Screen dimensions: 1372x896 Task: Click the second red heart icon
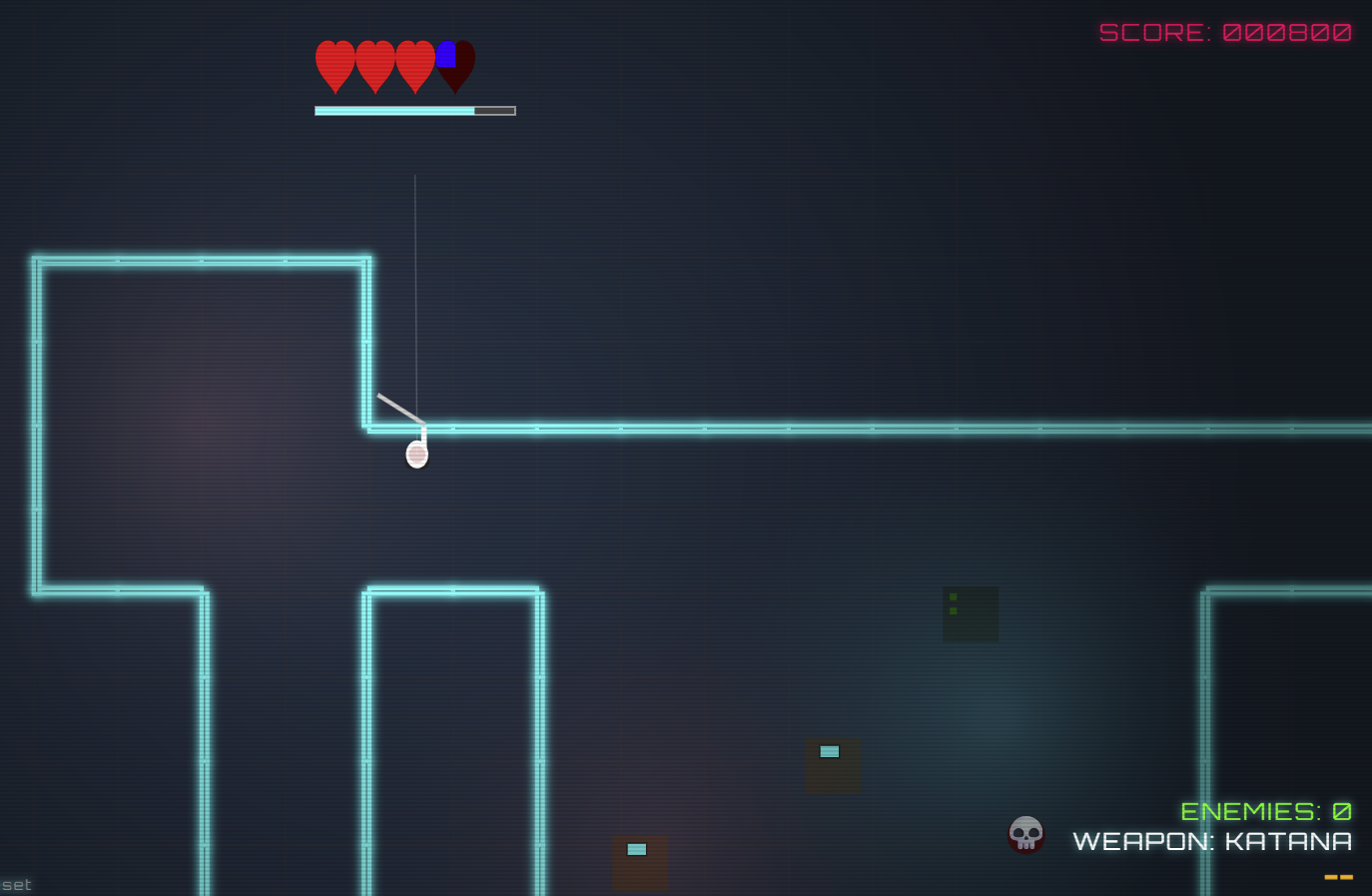(375, 62)
